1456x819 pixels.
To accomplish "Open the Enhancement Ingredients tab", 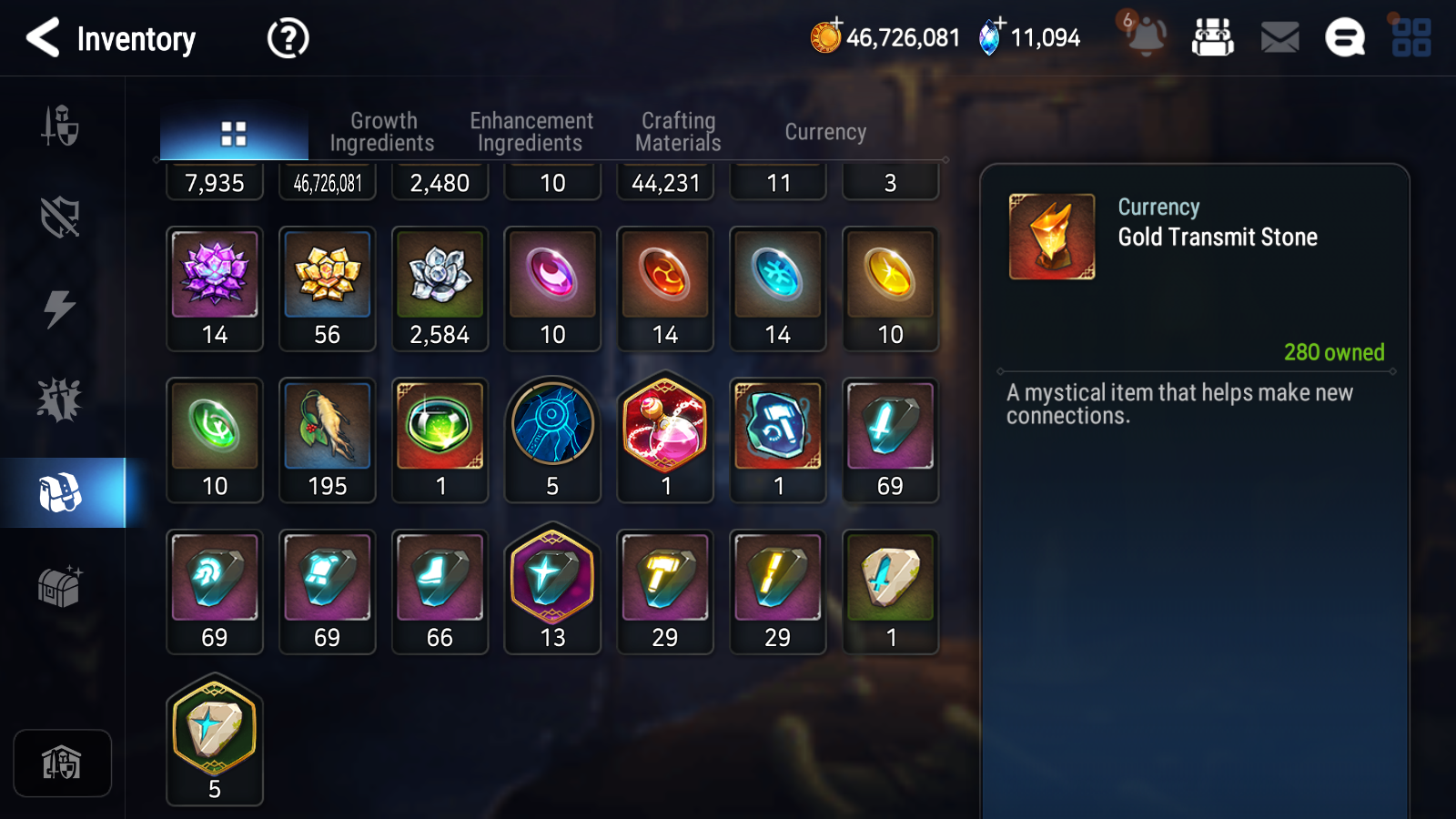I will [531, 131].
